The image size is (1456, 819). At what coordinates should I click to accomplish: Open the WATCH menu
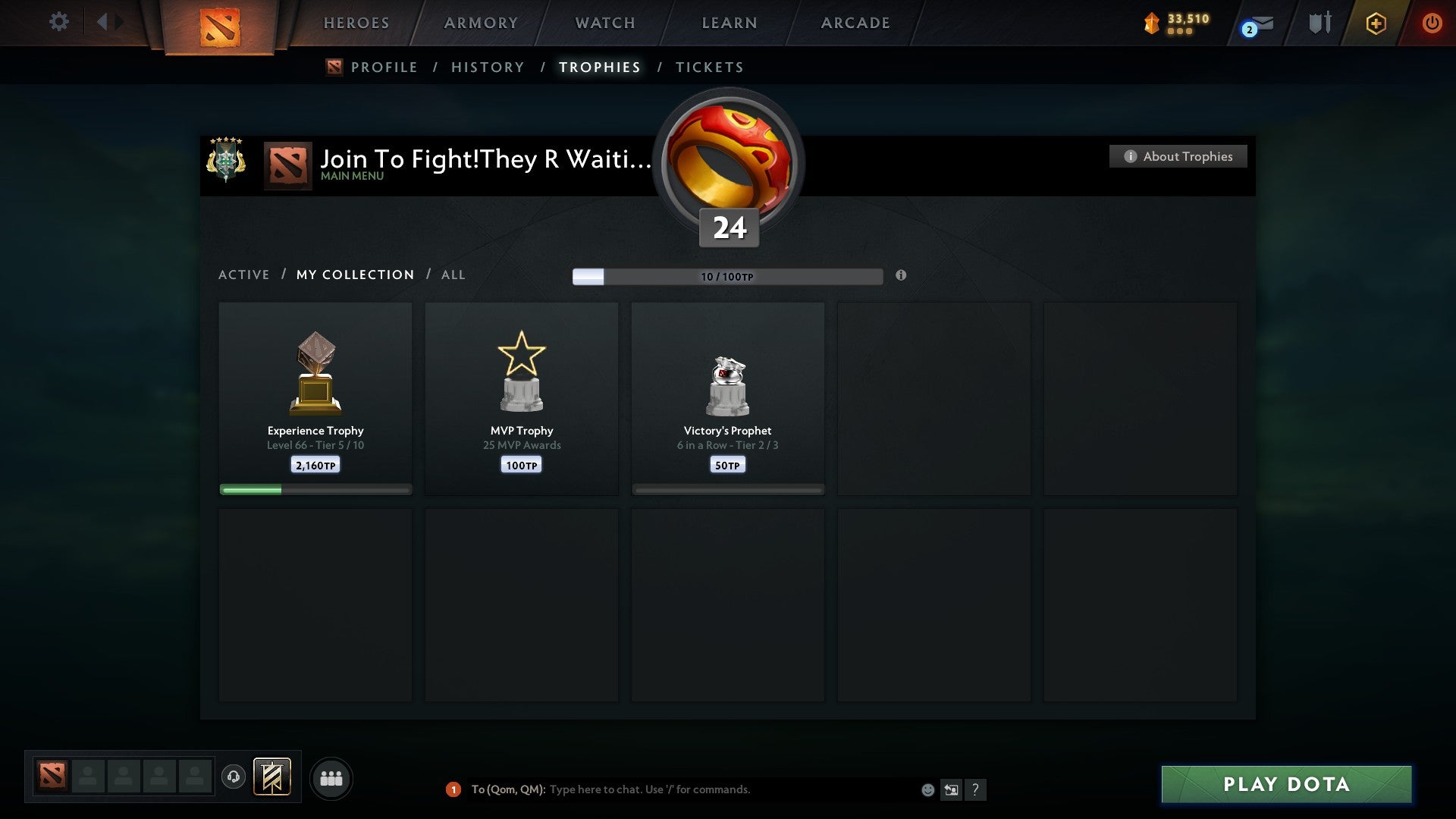pos(604,23)
